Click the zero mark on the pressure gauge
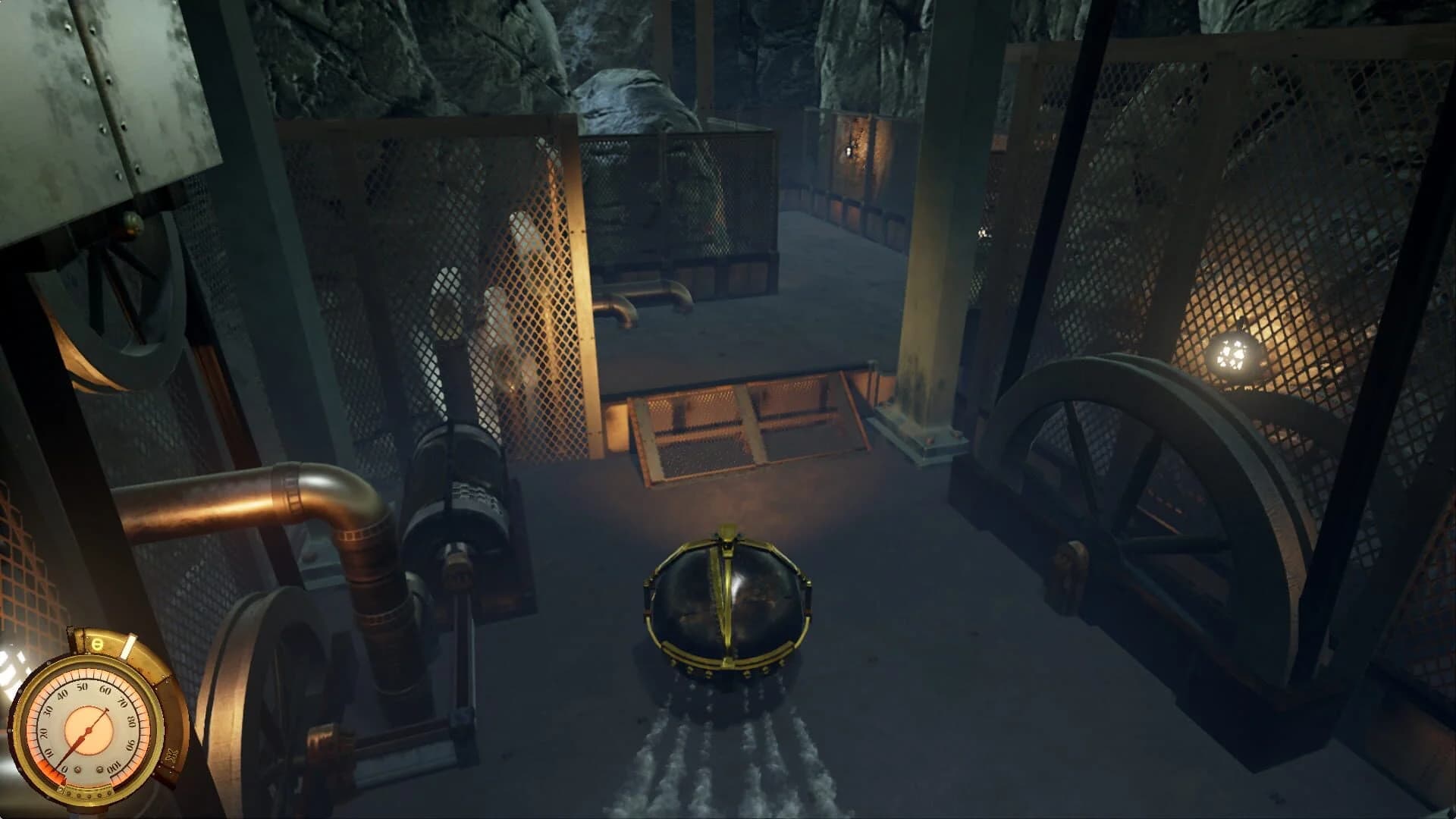This screenshot has height=819, width=1456. click(65, 767)
